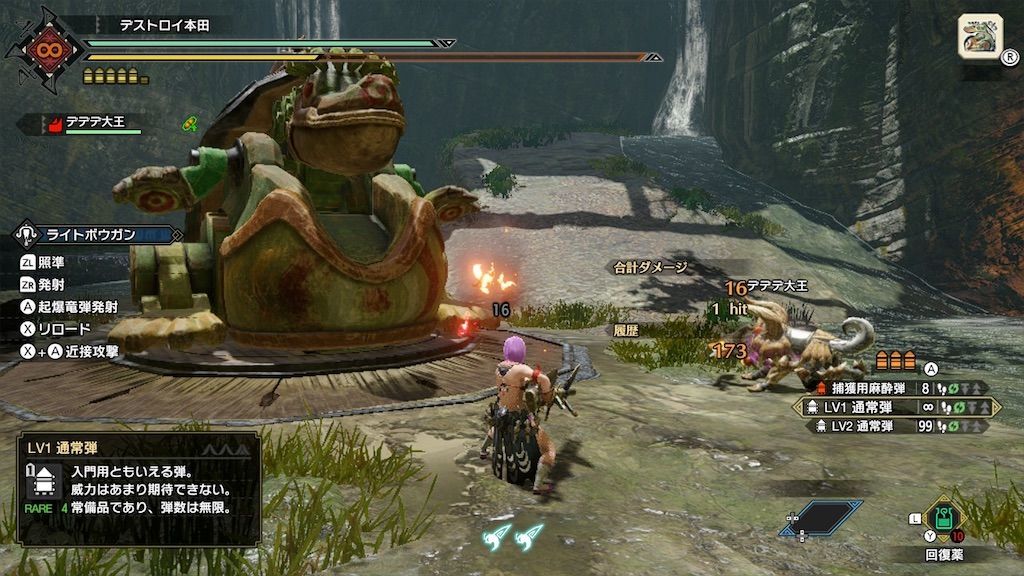
Task: Click the infinity weapon emblem icon
Action: tap(42, 50)
